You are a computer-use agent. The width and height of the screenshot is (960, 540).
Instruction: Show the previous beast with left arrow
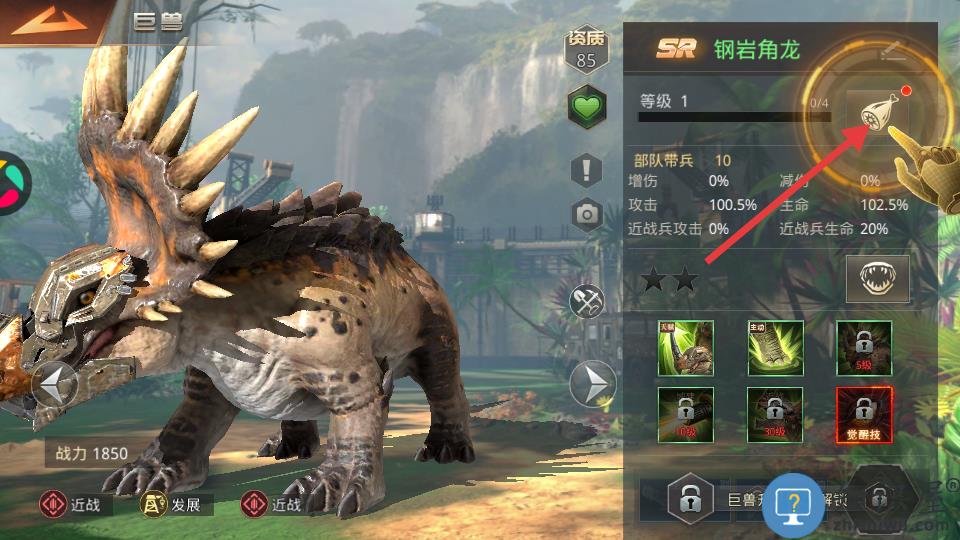55,383
